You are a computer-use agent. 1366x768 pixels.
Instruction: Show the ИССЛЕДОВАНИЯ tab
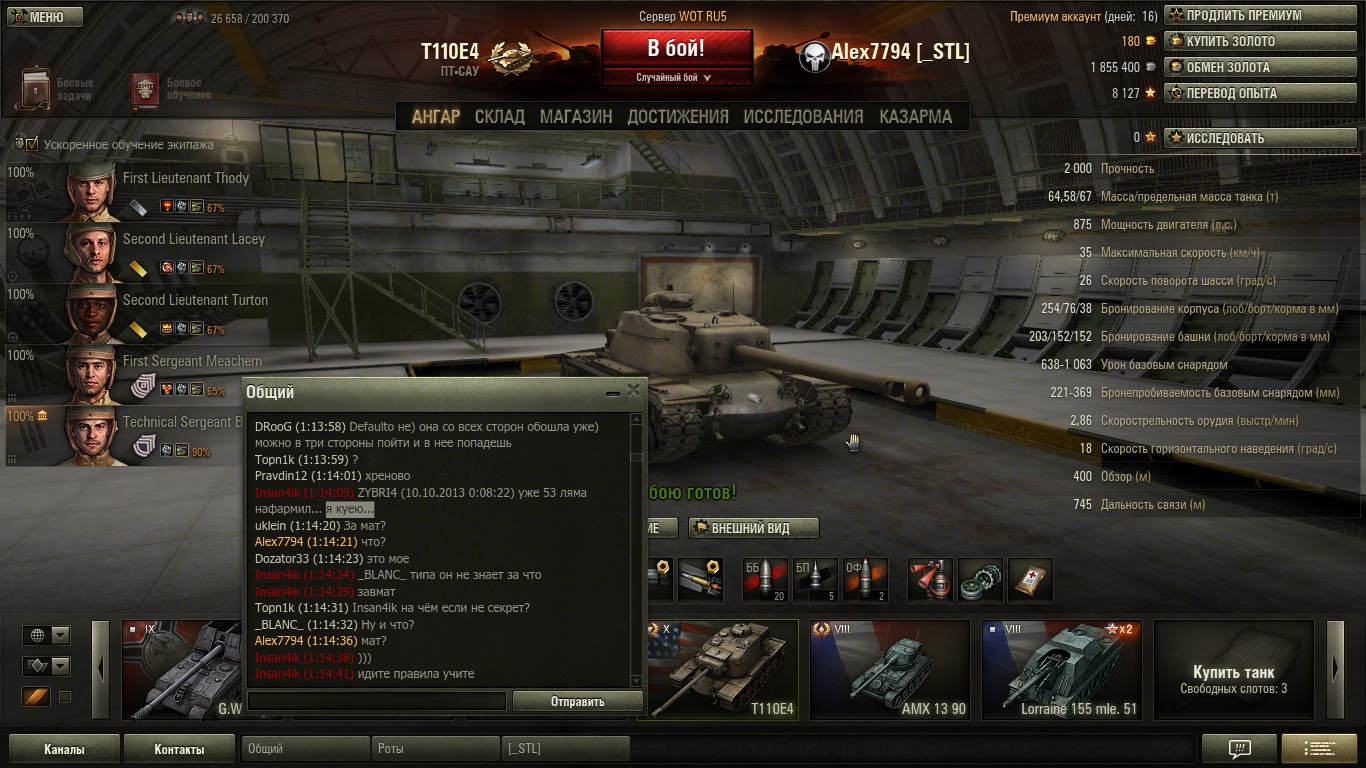click(803, 117)
